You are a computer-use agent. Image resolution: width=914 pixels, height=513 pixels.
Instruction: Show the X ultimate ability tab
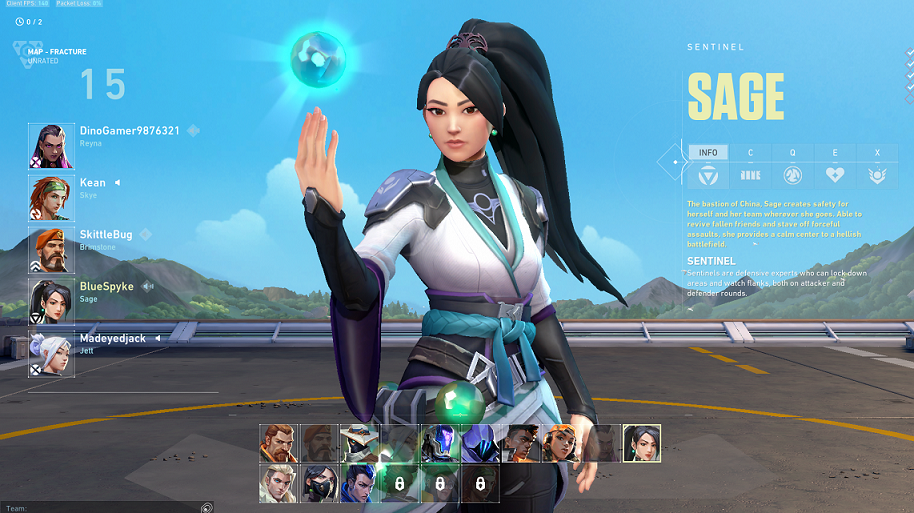[x=877, y=168]
